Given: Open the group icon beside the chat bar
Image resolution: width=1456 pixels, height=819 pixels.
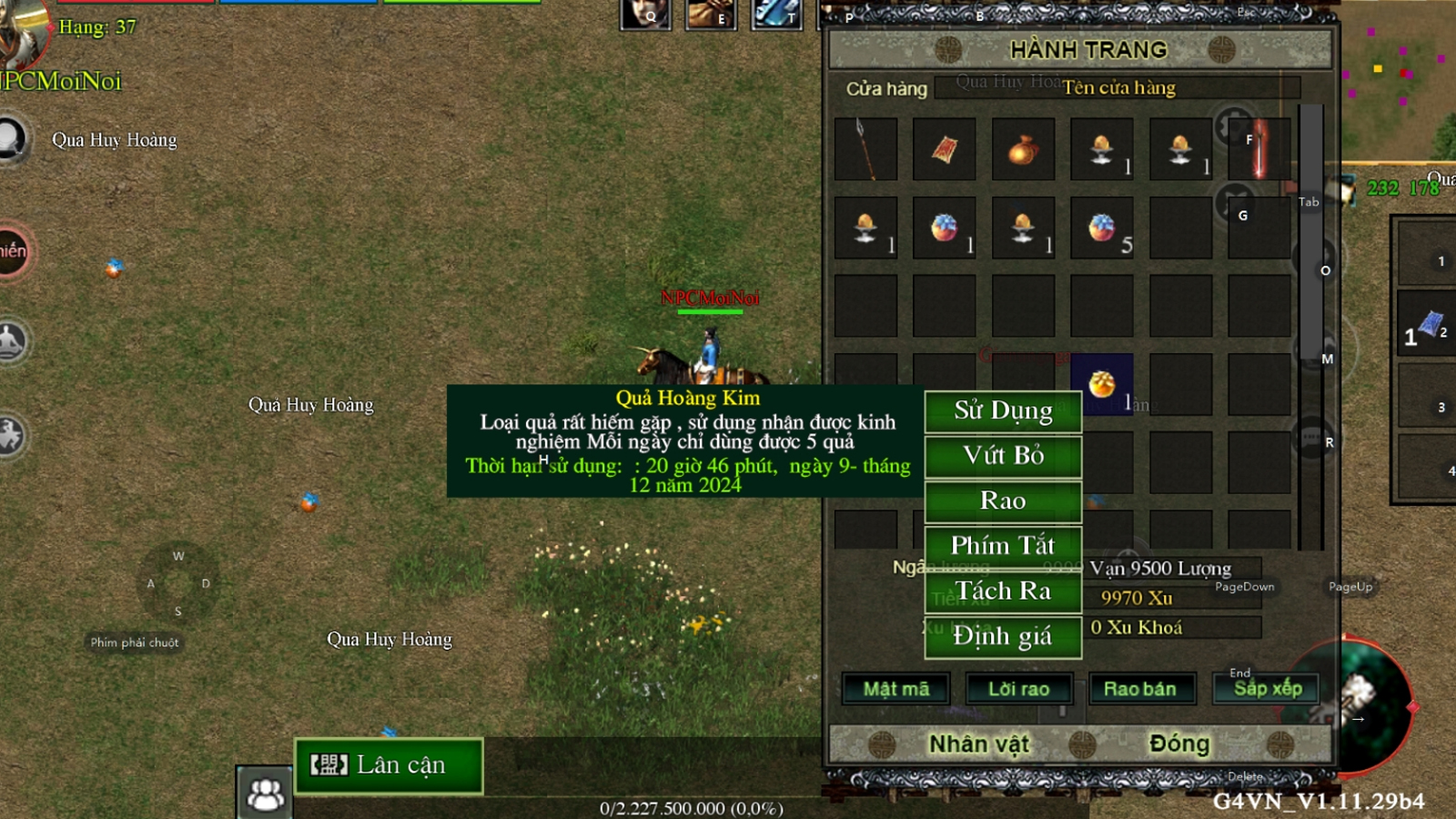Looking at the screenshot, I should point(265,794).
